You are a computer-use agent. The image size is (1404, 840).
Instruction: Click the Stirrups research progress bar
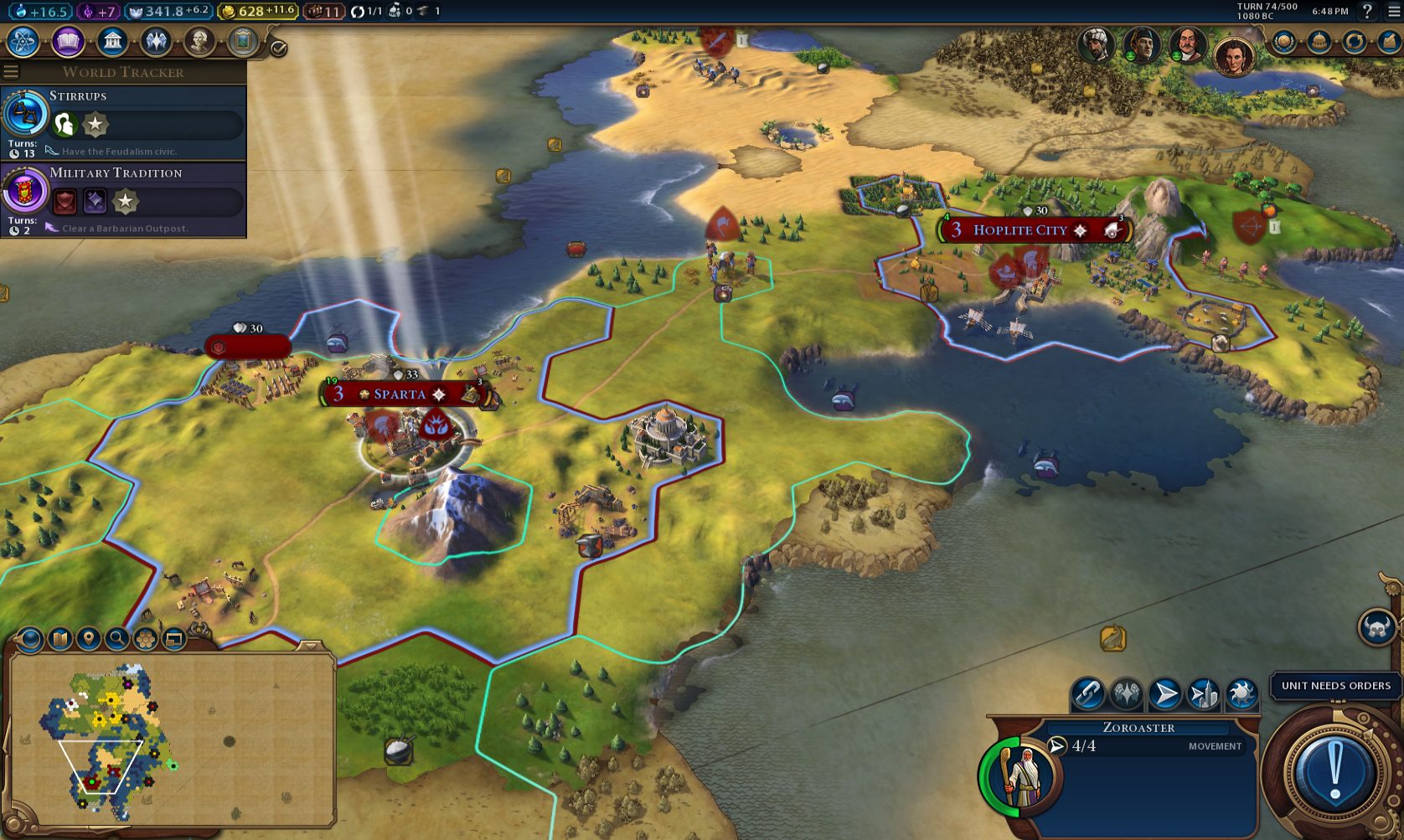coord(151,126)
